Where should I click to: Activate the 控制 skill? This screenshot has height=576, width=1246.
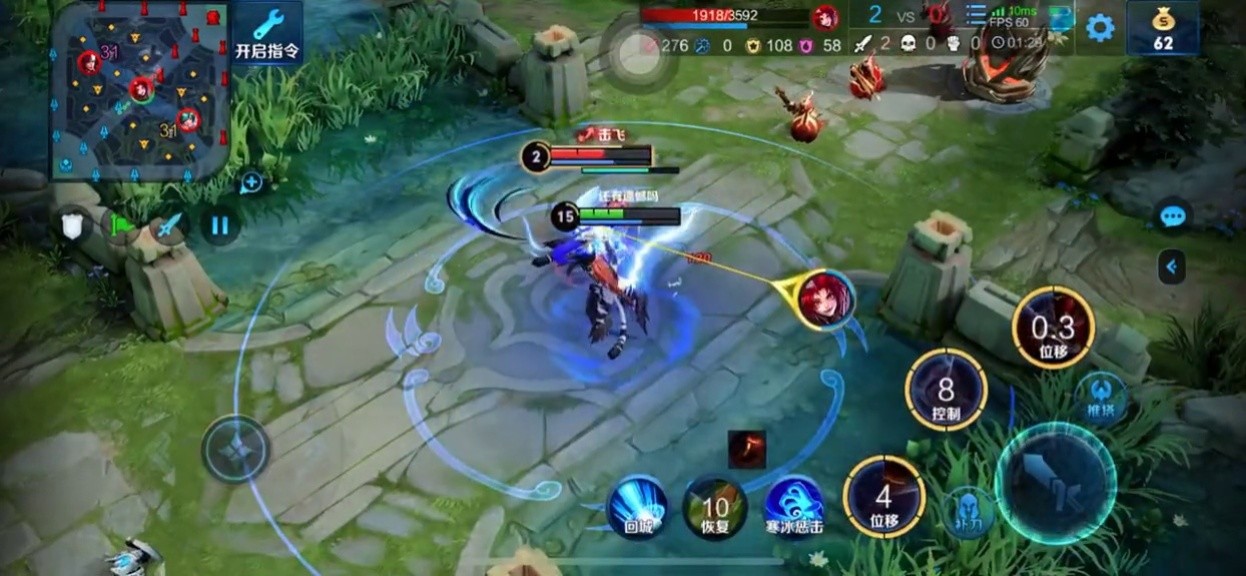(x=946, y=390)
